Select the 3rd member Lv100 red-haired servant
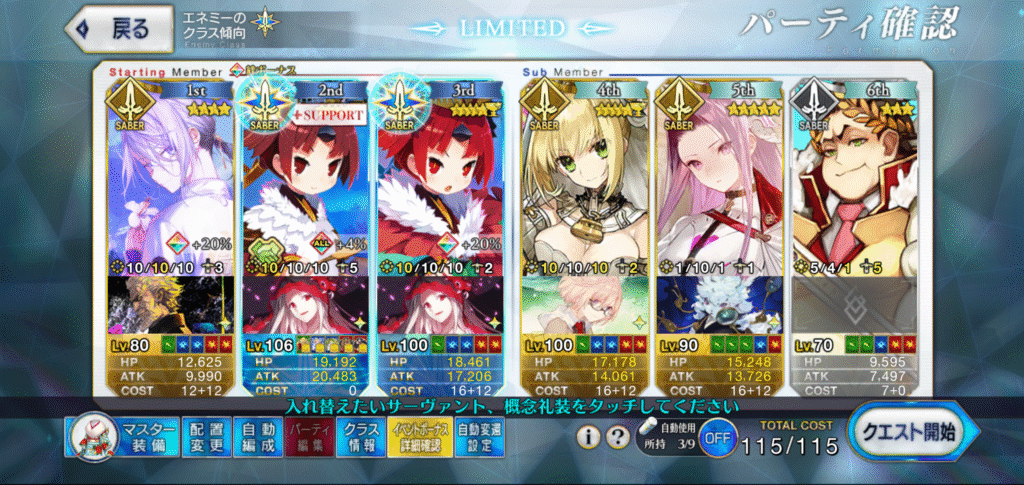Screen dimensions: 1024x485 click(x=438, y=180)
